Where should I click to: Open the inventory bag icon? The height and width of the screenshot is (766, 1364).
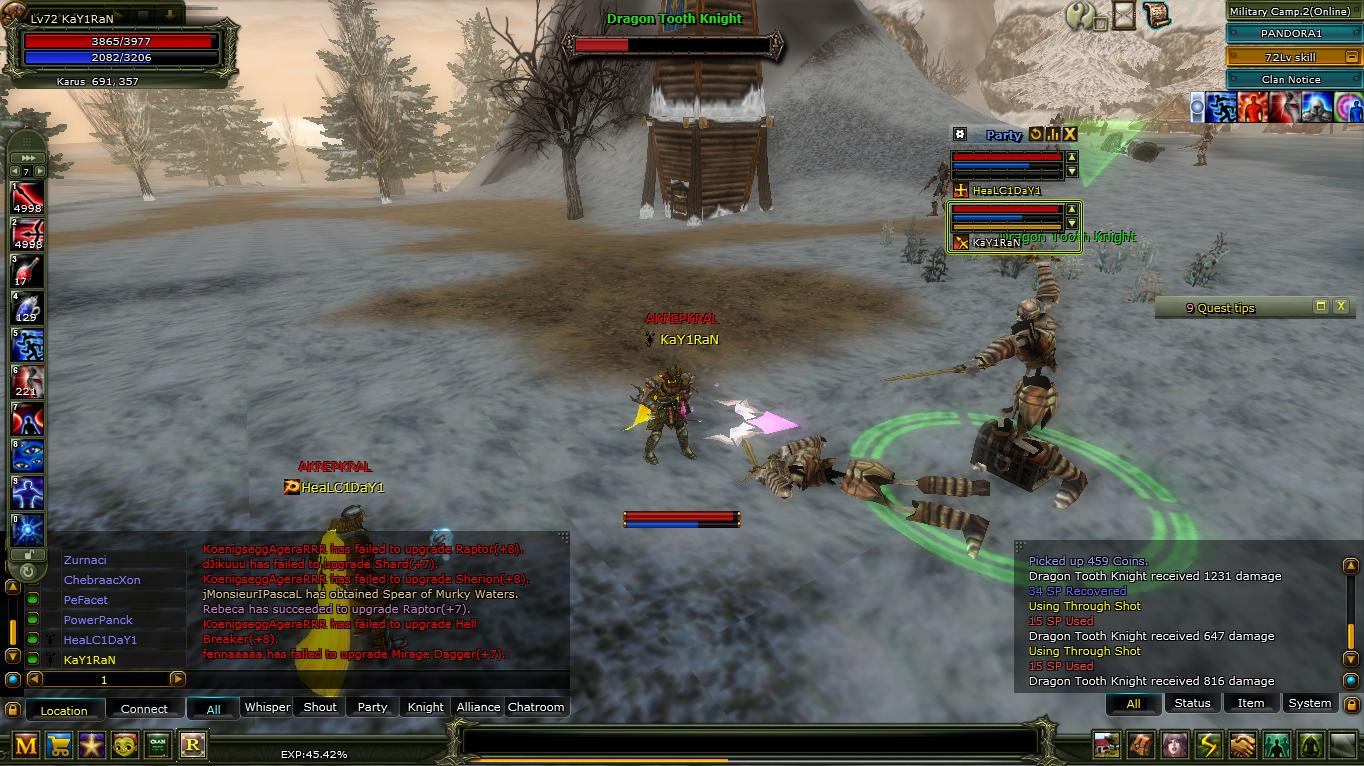click(1141, 745)
